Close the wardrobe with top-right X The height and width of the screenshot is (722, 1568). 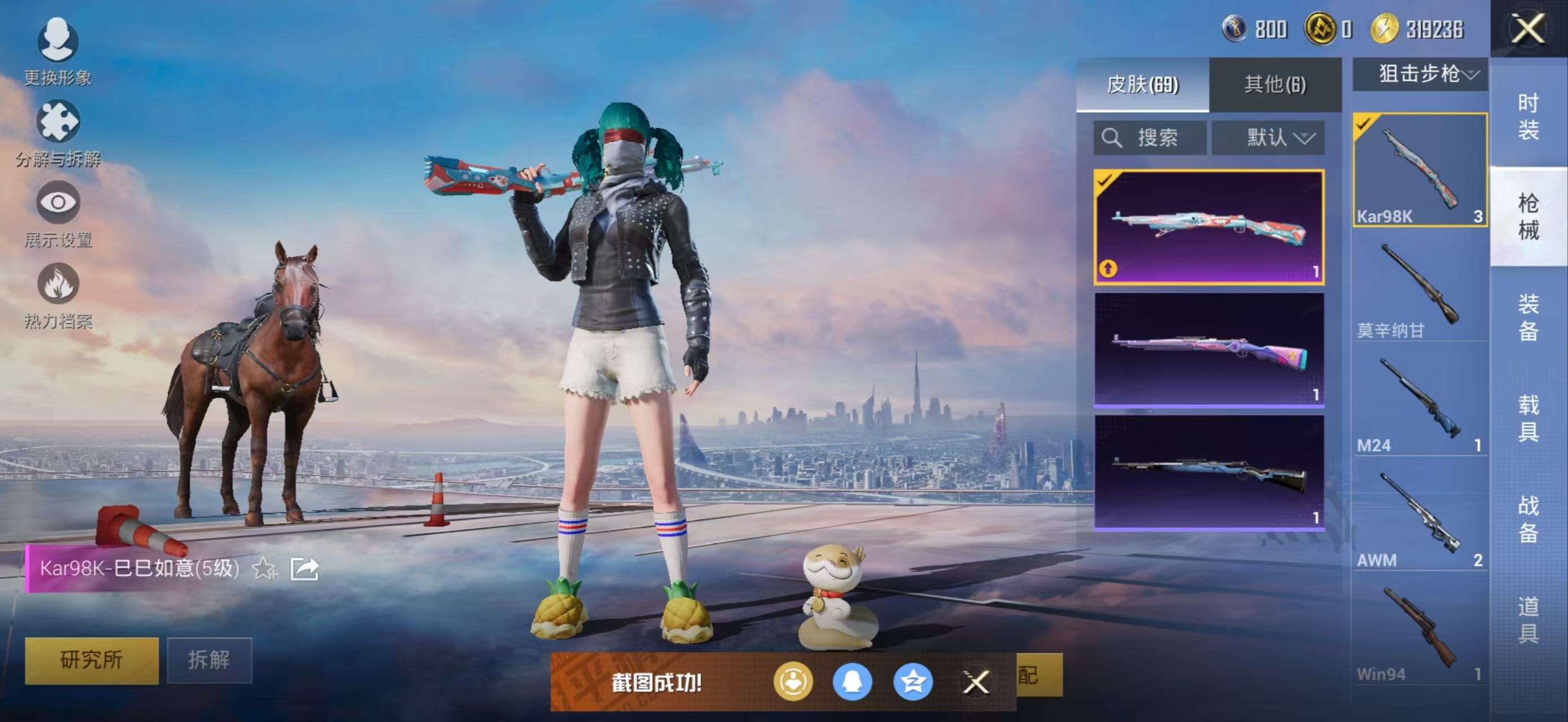(1528, 29)
